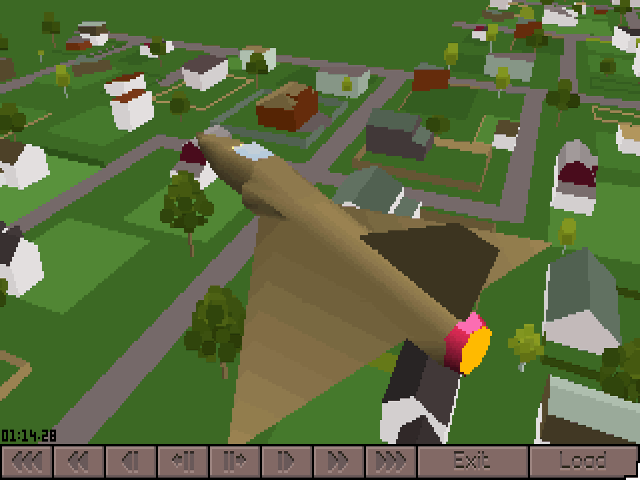Screen dimensions: 640x480
Task: Play replay backward with single left arrow
Action: (130, 461)
